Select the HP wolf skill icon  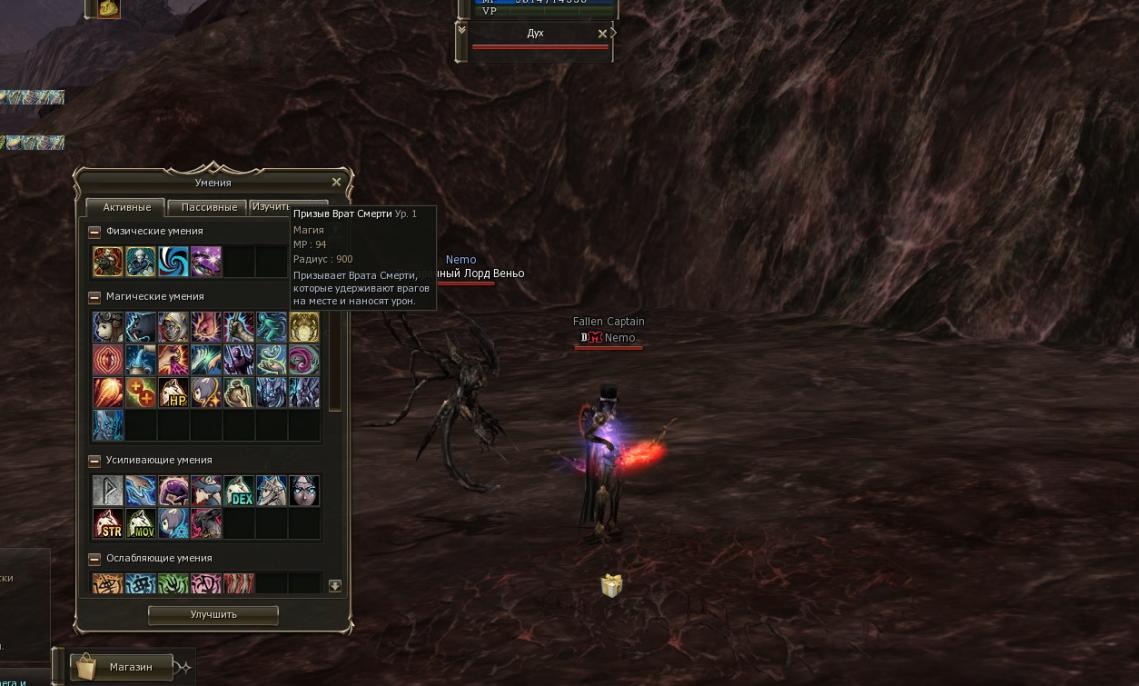[x=173, y=393]
